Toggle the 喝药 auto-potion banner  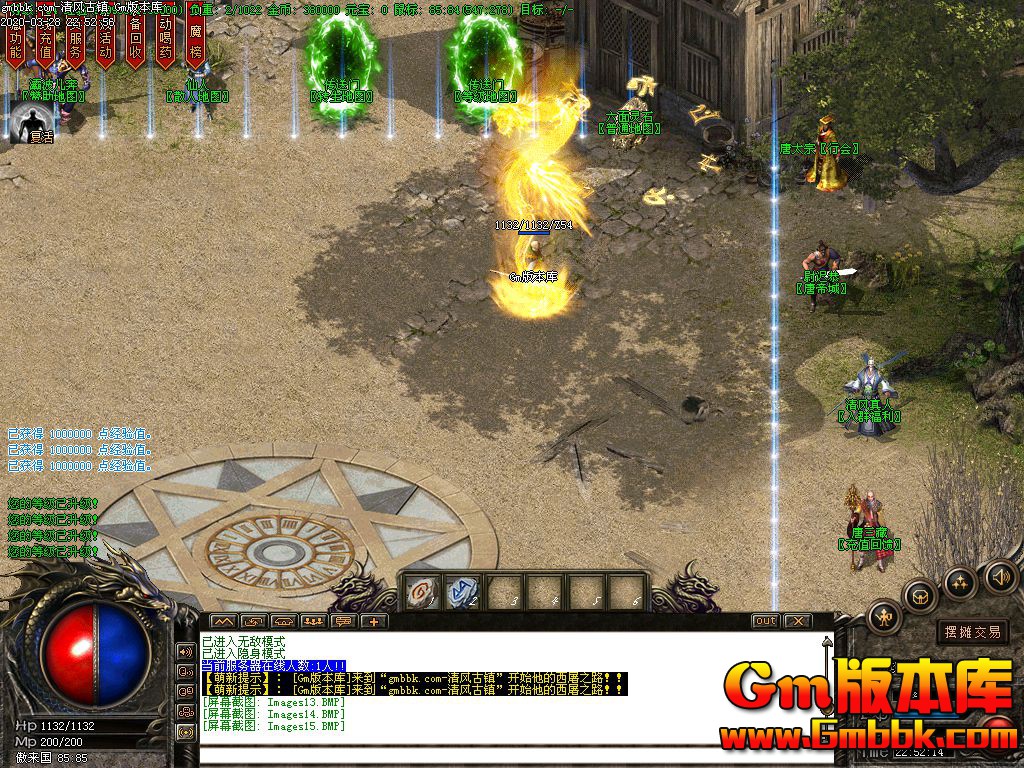click(x=166, y=43)
